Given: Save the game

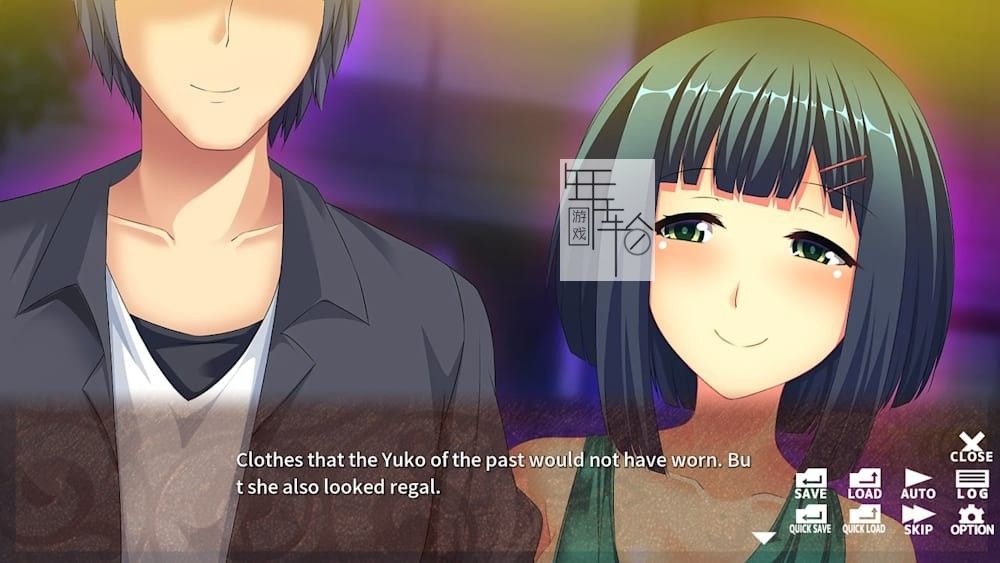Looking at the screenshot, I should click(810, 484).
